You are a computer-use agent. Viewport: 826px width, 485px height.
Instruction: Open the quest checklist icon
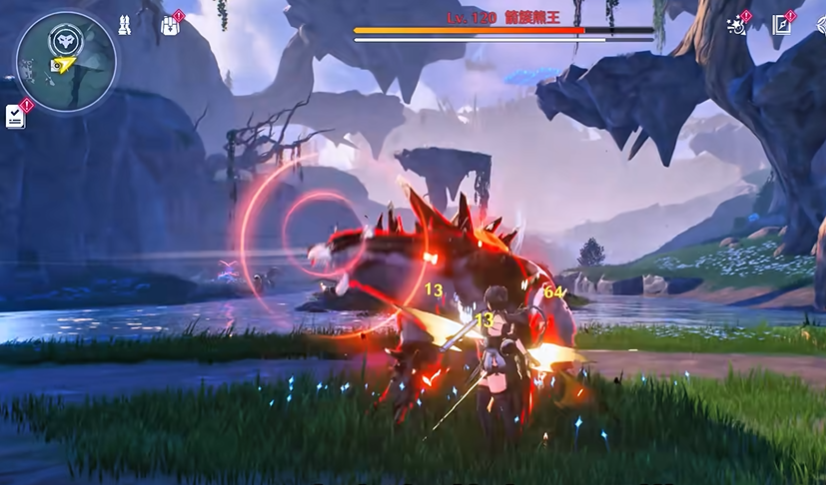(x=16, y=115)
